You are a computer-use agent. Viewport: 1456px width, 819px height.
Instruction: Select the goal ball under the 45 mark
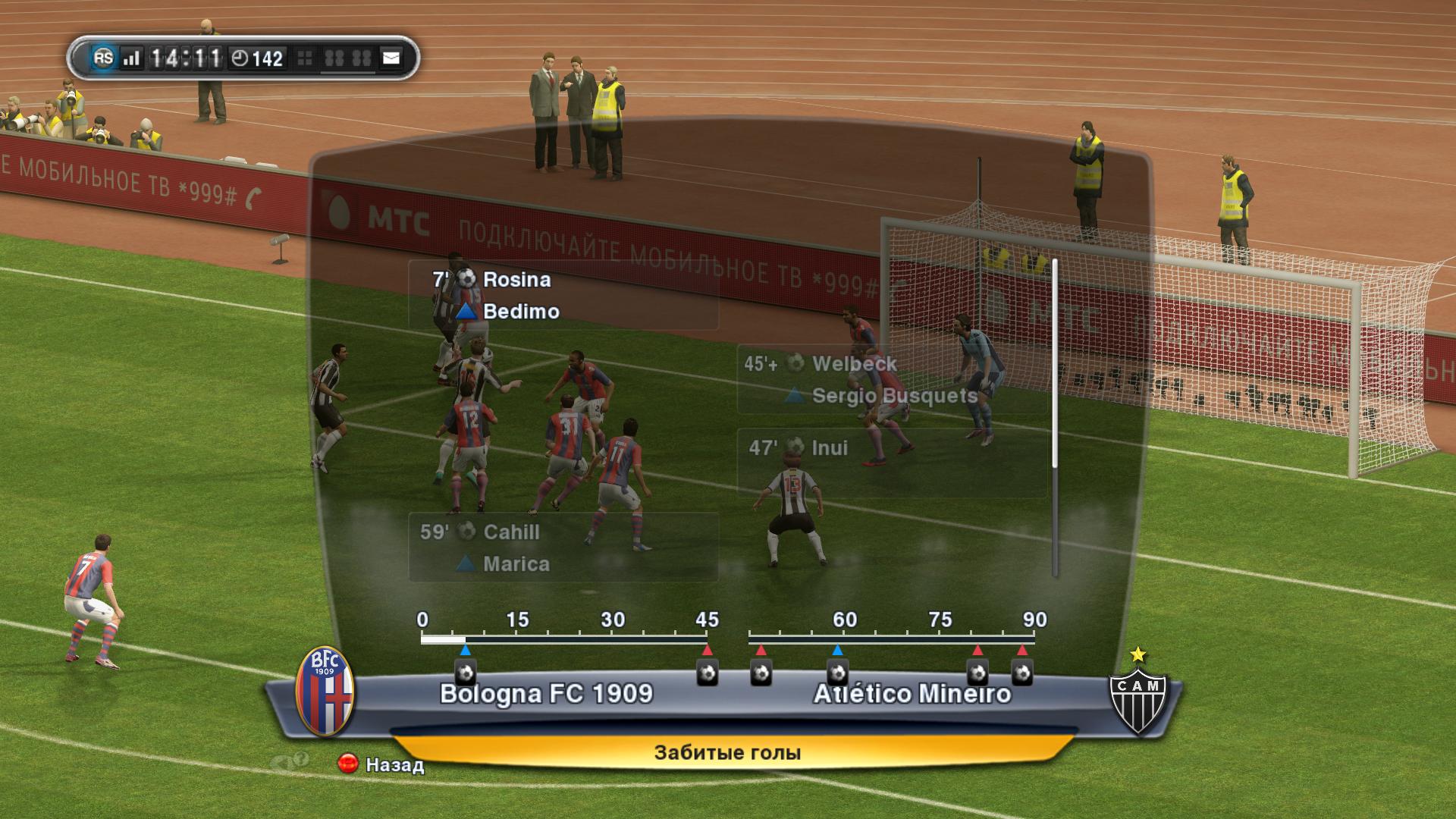pyautogui.click(x=708, y=673)
